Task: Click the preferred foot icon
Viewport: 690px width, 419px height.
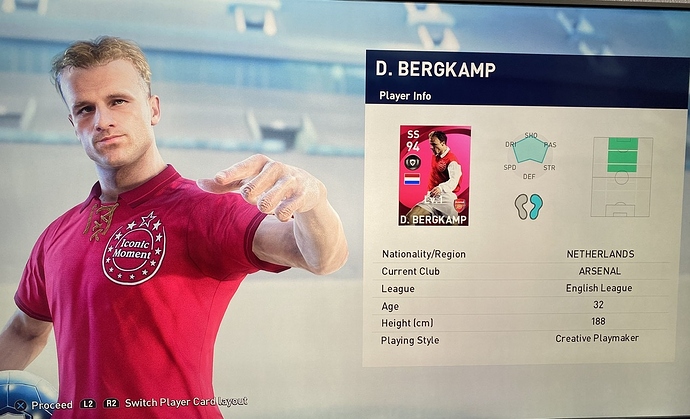Action: click(528, 206)
